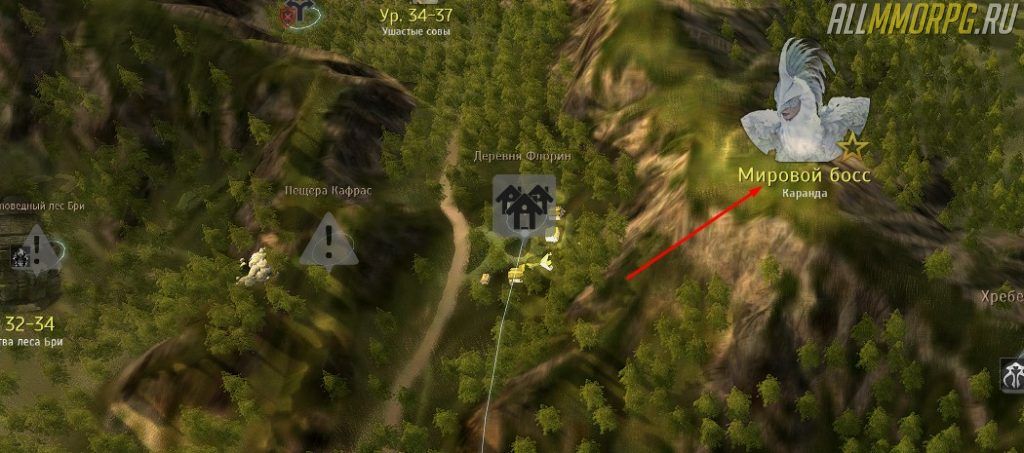Select the Мировой босс Каранда label
The image size is (1024, 453).
[x=805, y=179]
